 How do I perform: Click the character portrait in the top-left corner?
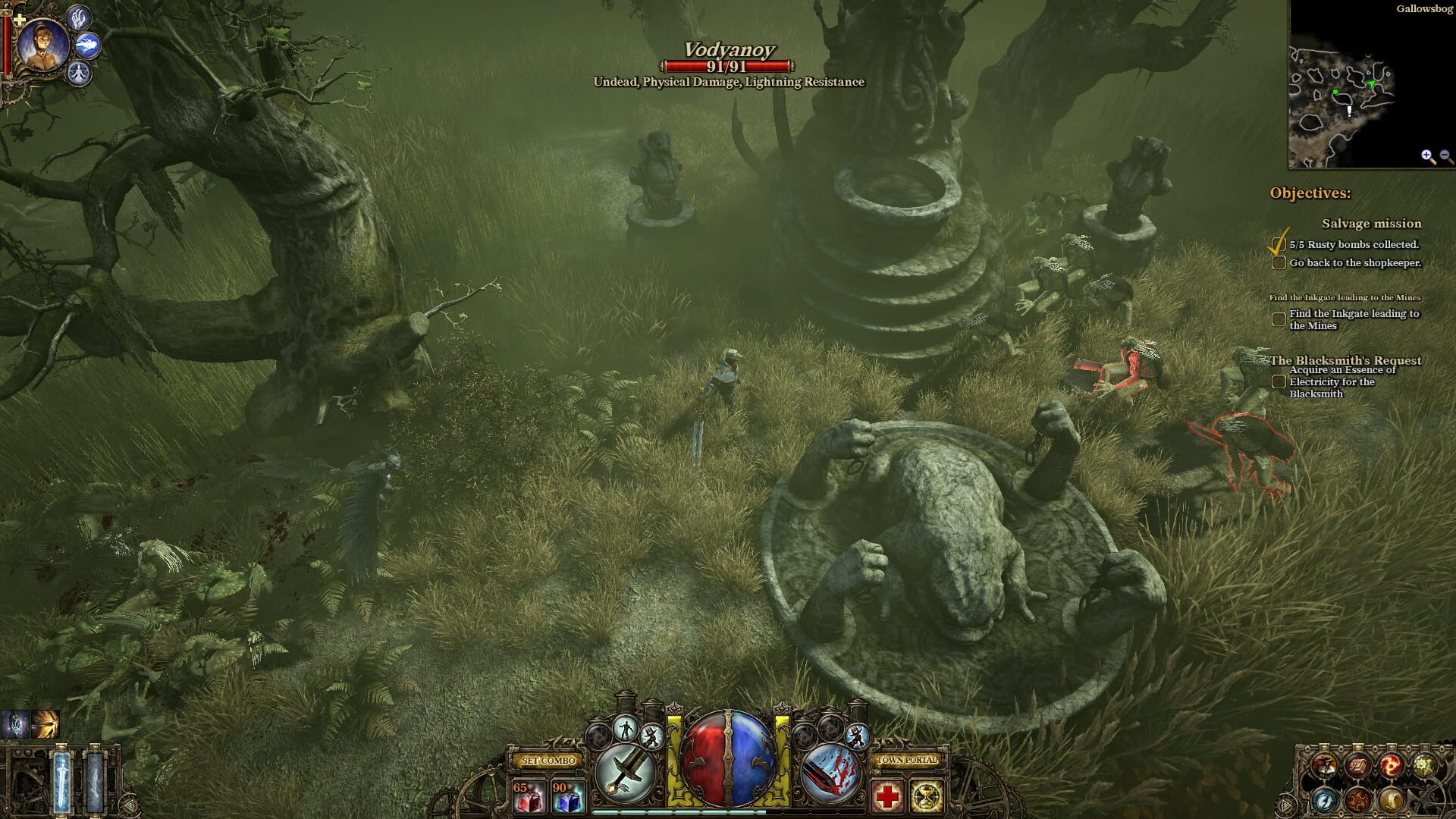[43, 45]
